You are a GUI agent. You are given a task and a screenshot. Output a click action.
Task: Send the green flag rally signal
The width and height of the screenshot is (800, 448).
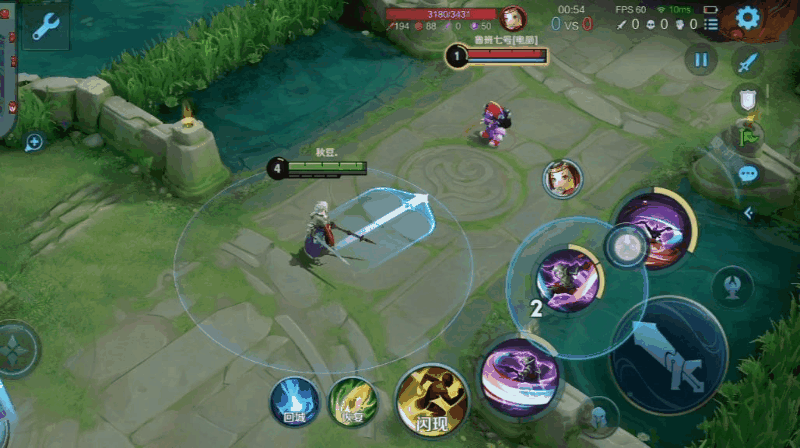[x=748, y=135]
